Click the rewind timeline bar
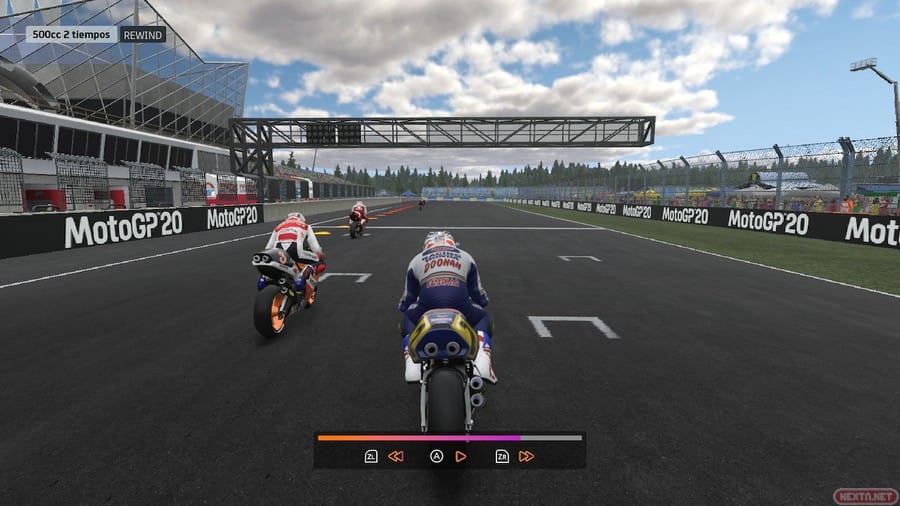The image size is (900, 506). pos(449,437)
